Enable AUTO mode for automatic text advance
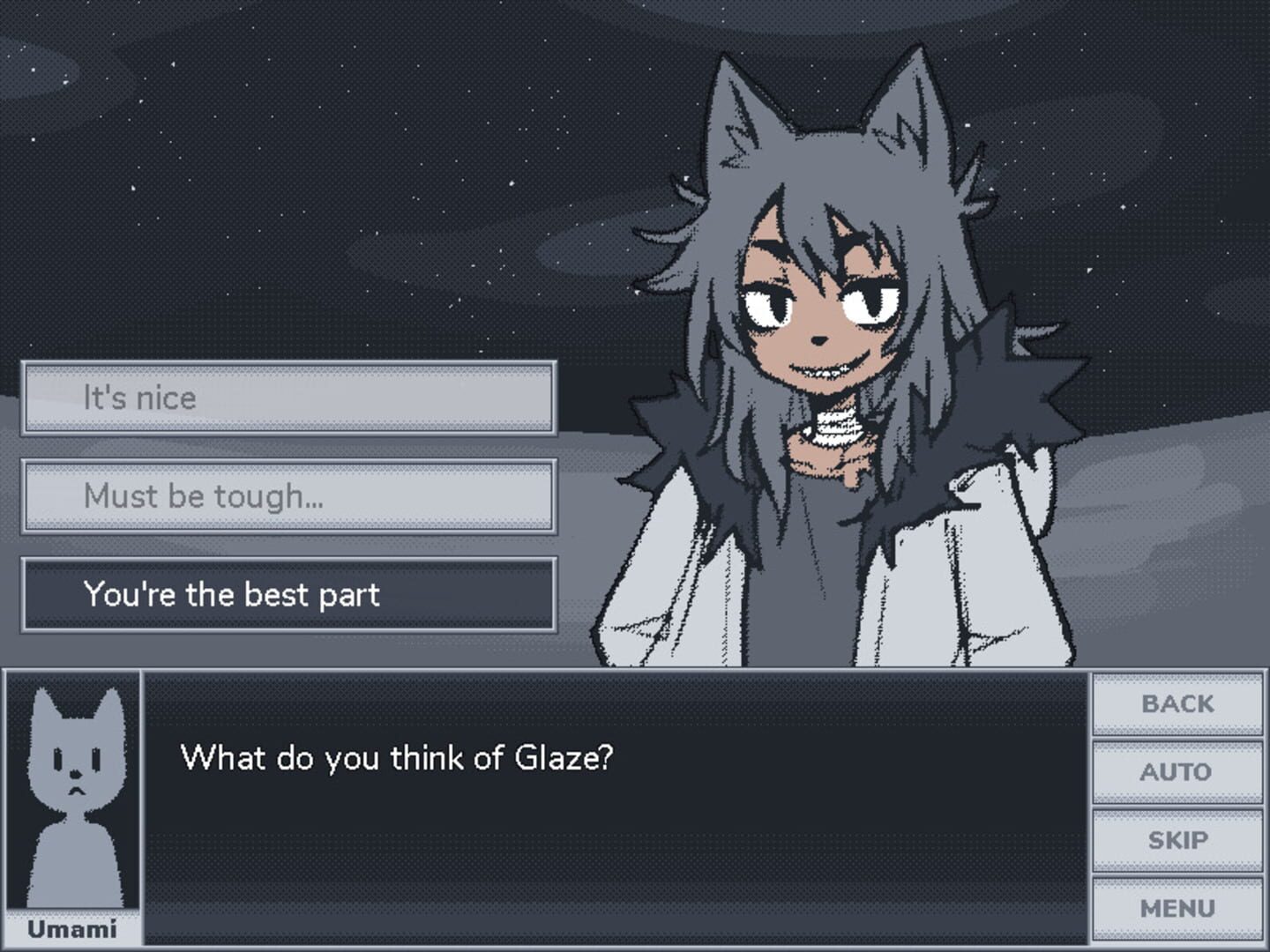Screen dimensions: 1270x952 click(1177, 771)
